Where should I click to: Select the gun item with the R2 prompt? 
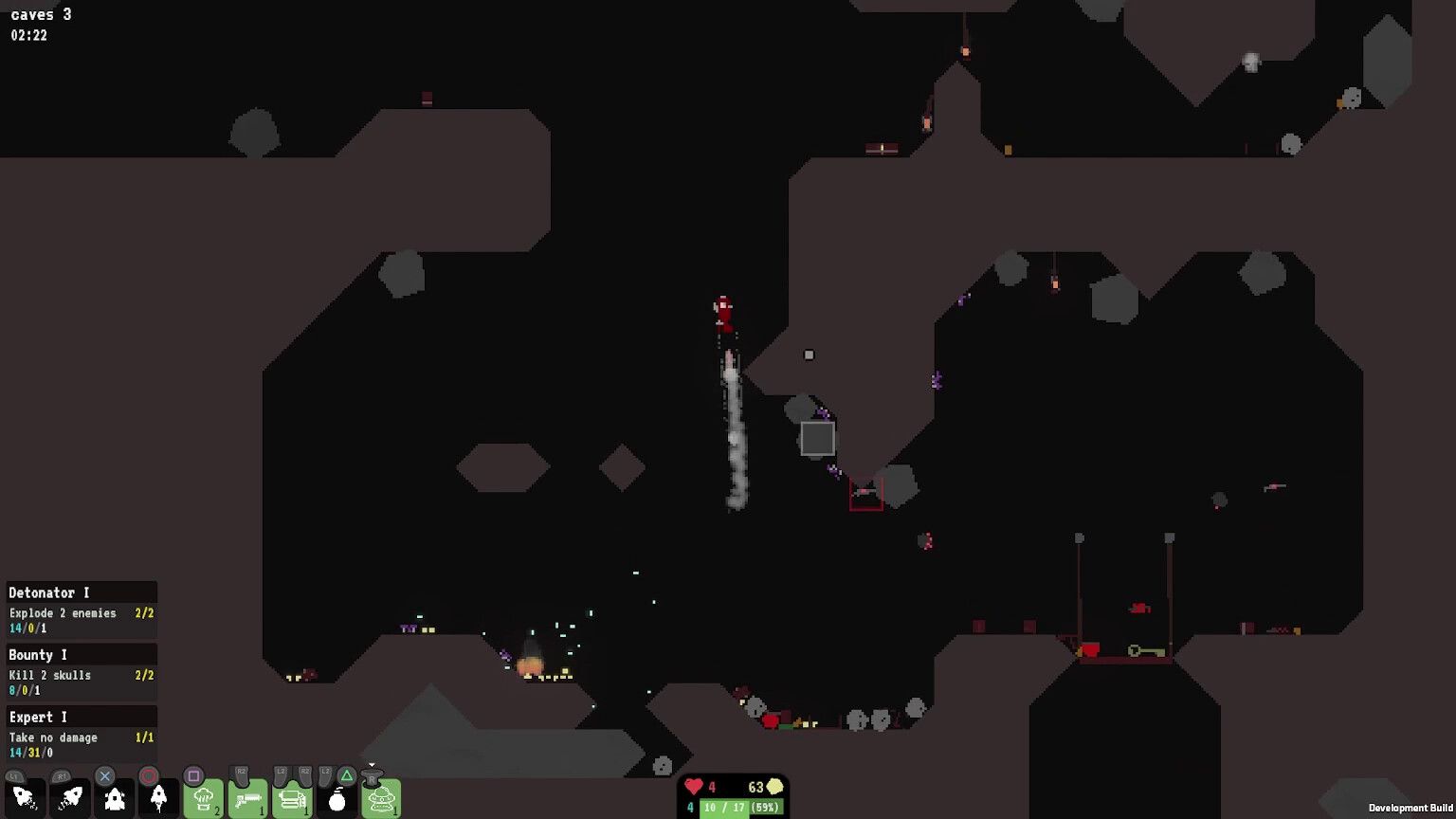click(246, 799)
